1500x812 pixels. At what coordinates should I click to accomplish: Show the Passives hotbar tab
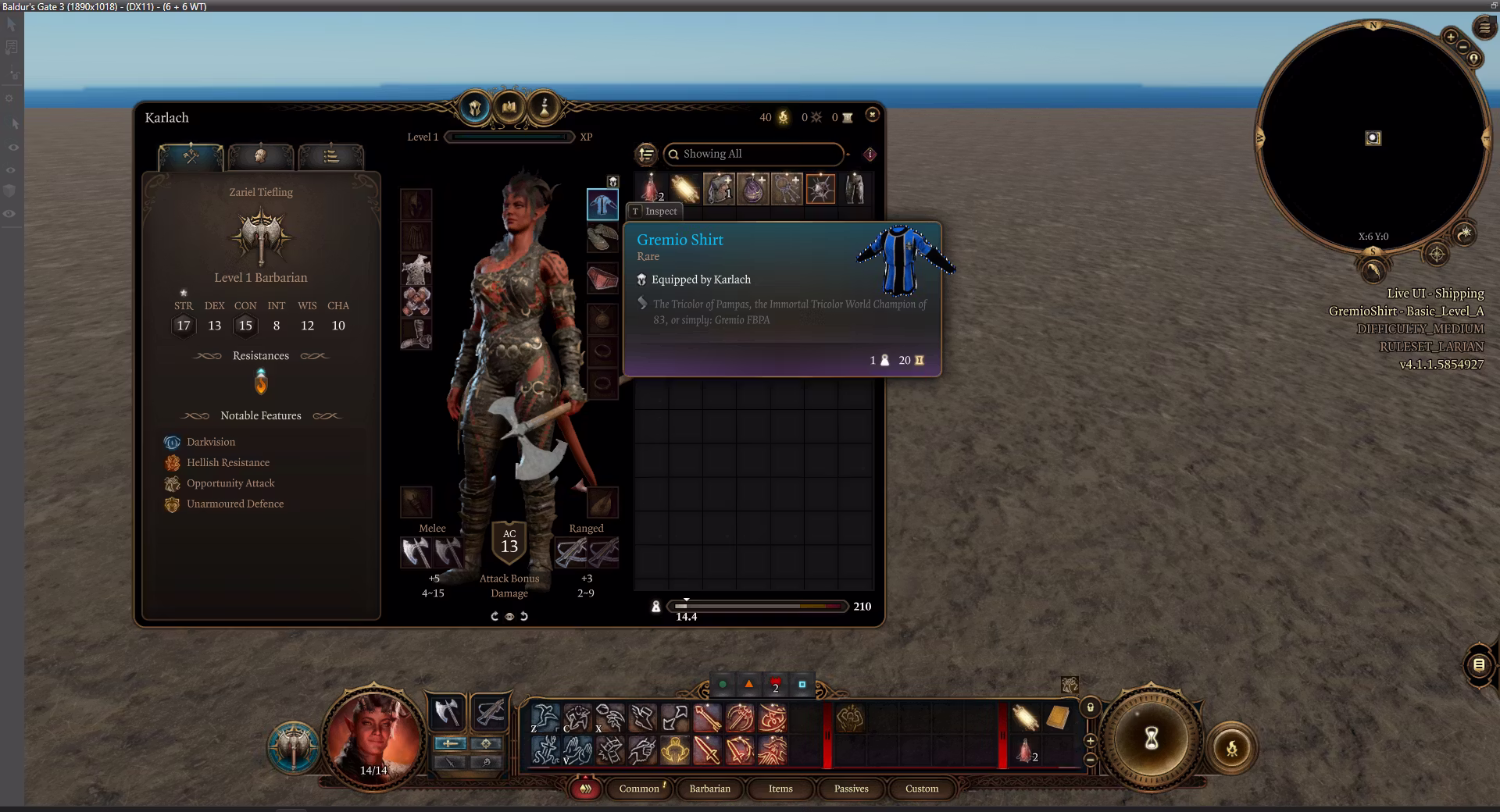pos(851,789)
